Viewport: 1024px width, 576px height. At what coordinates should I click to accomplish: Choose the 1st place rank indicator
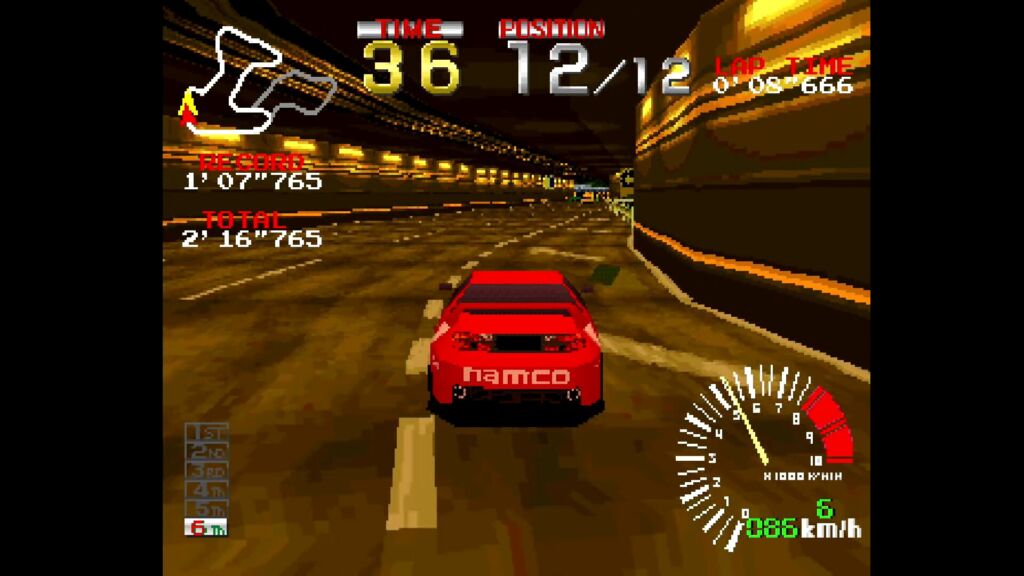pos(206,433)
